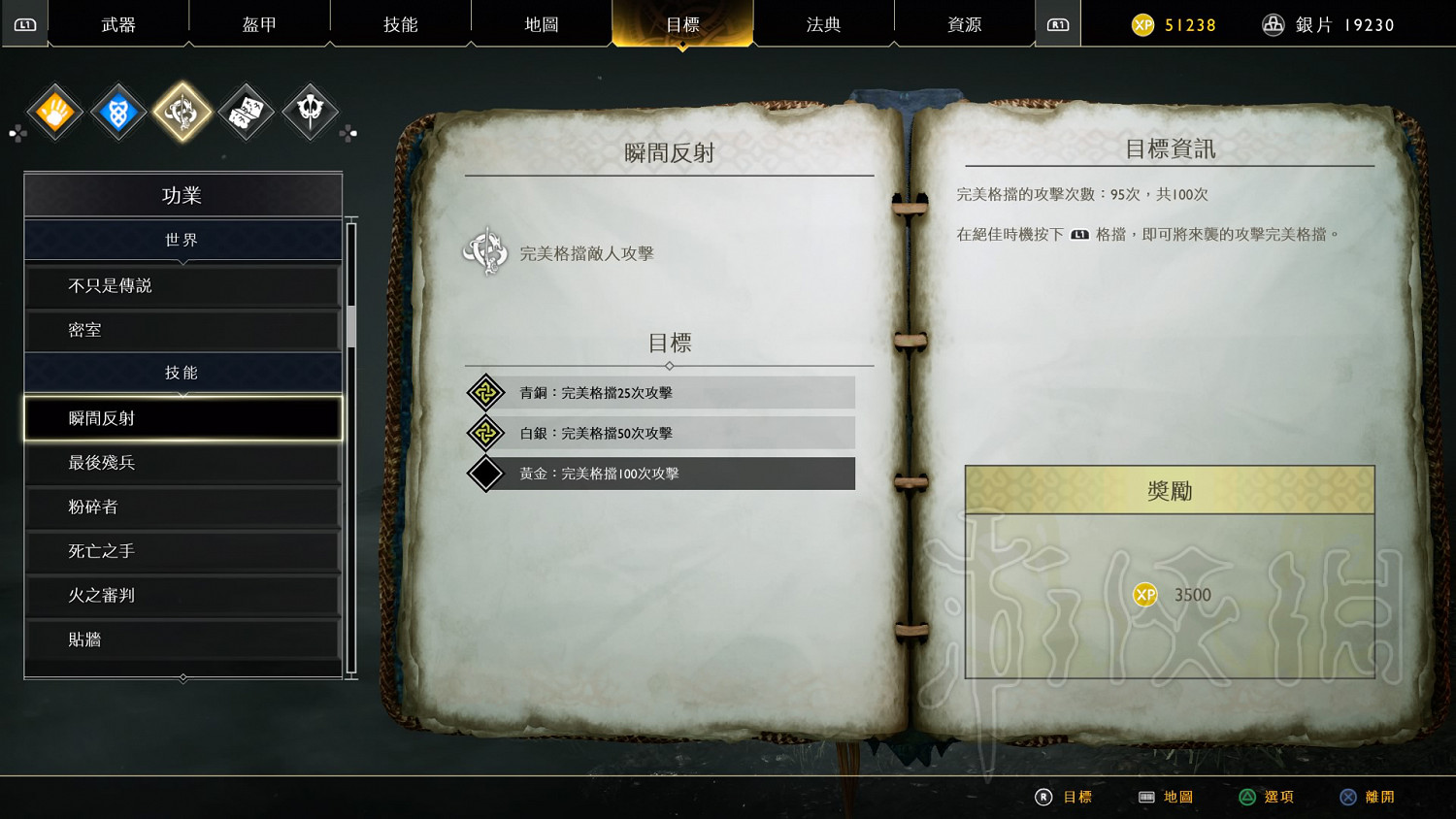
Task: Click the R1 shoulder button icon near resources
Action: [x=1058, y=24]
